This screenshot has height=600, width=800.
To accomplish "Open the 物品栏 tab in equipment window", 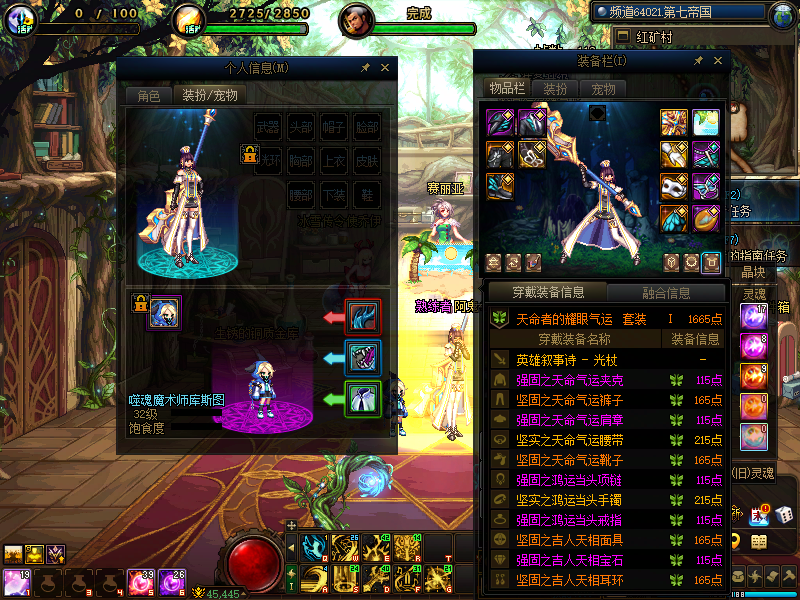I will pyautogui.click(x=507, y=89).
